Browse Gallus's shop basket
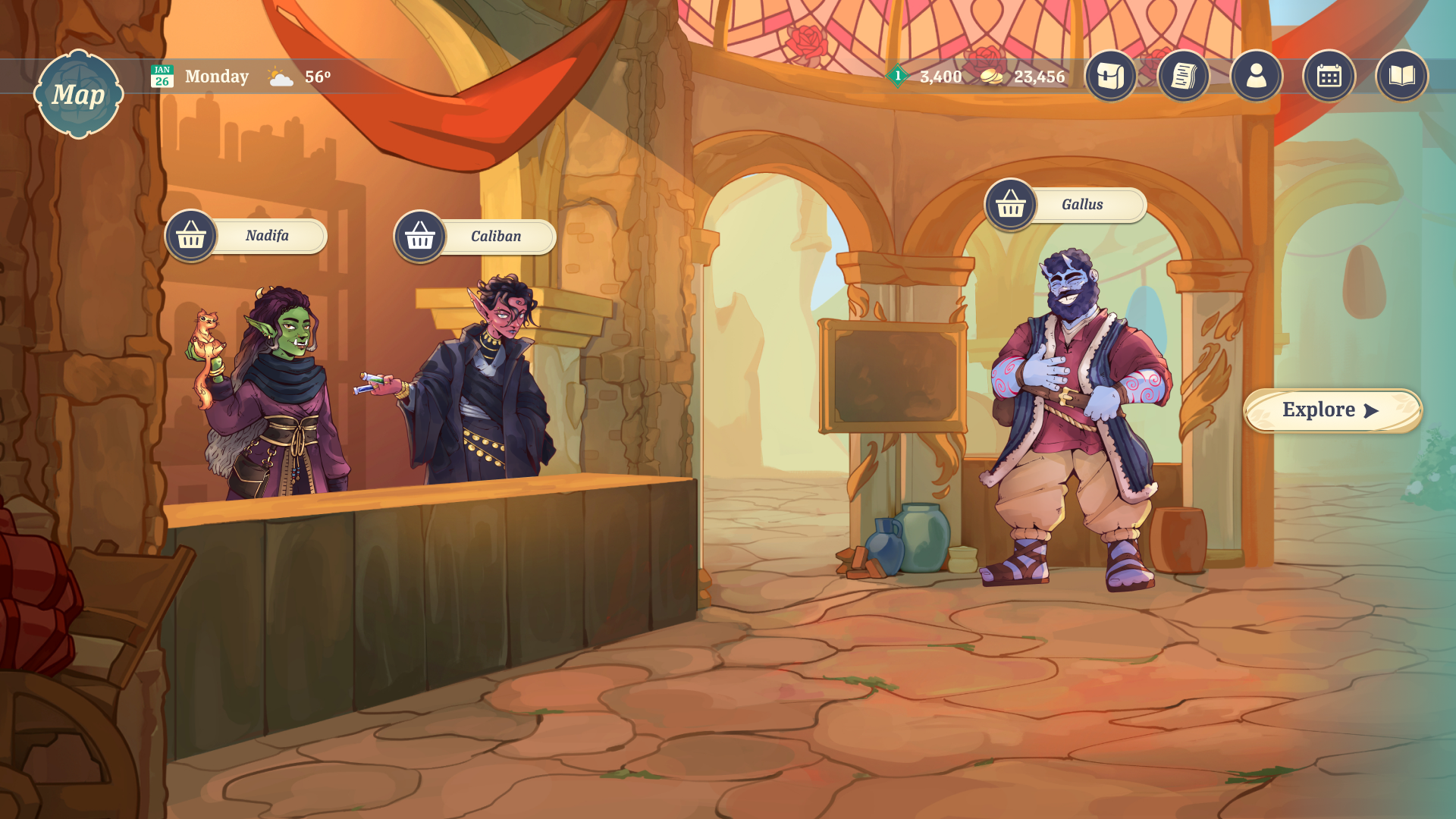The image size is (1456, 819). coord(1010,204)
